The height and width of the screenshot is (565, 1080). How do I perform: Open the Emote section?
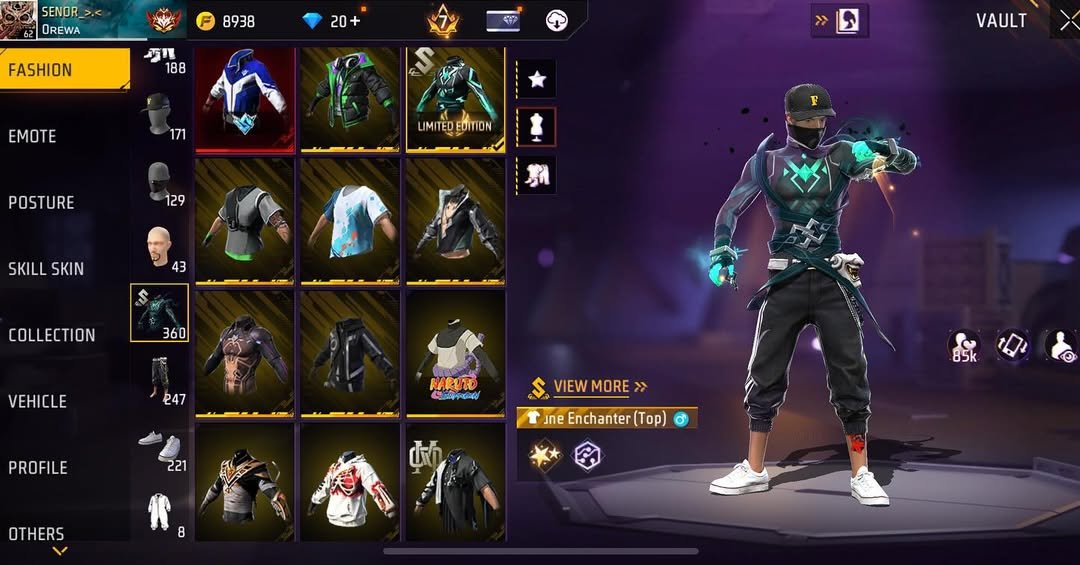point(33,136)
